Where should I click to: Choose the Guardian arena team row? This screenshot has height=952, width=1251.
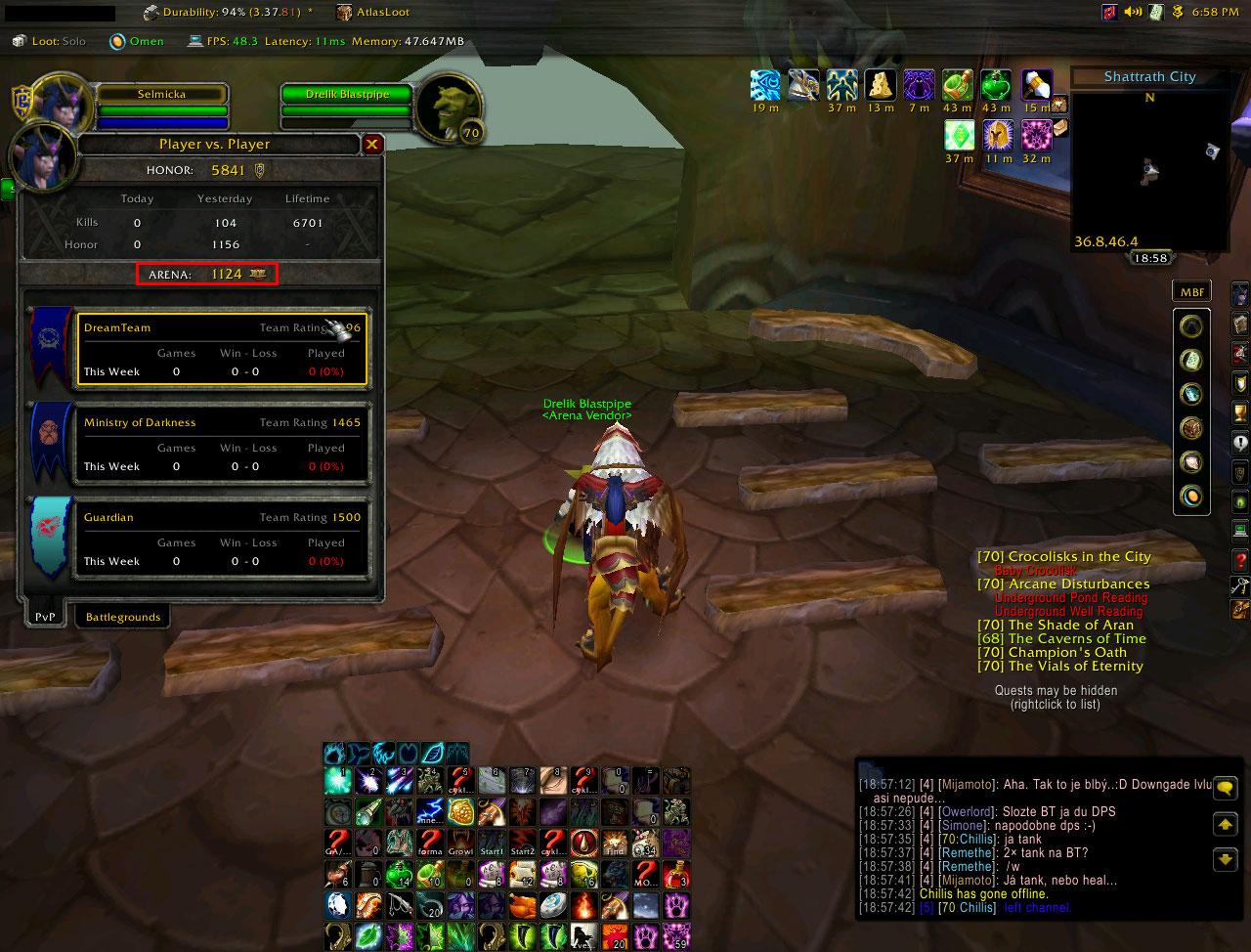(222, 539)
